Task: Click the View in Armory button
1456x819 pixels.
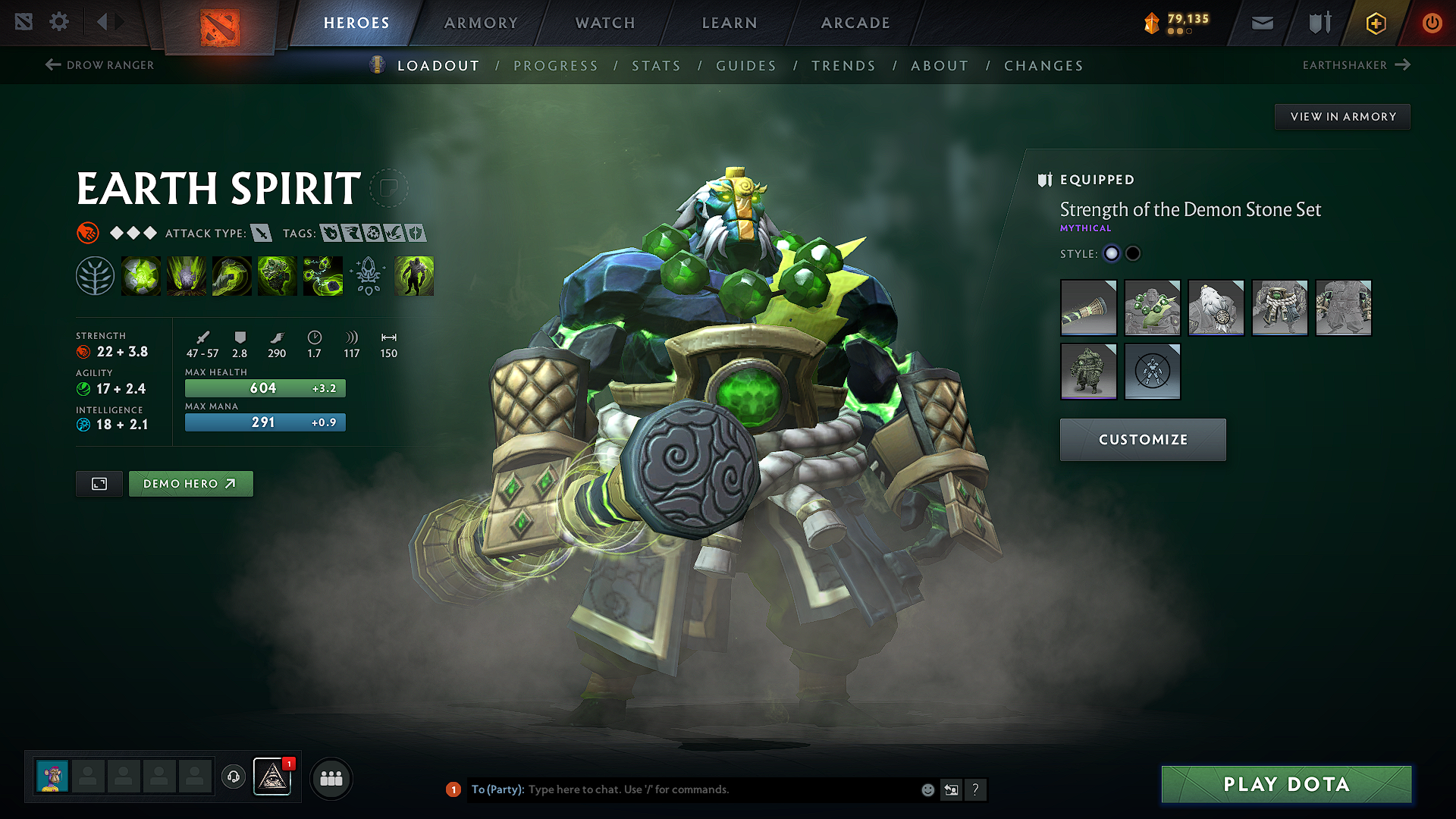Action: (x=1342, y=116)
